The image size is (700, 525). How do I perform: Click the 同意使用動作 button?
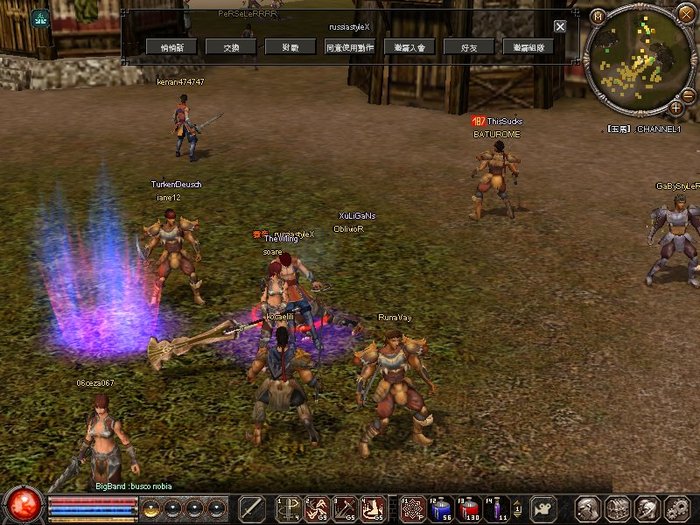[x=350, y=47]
